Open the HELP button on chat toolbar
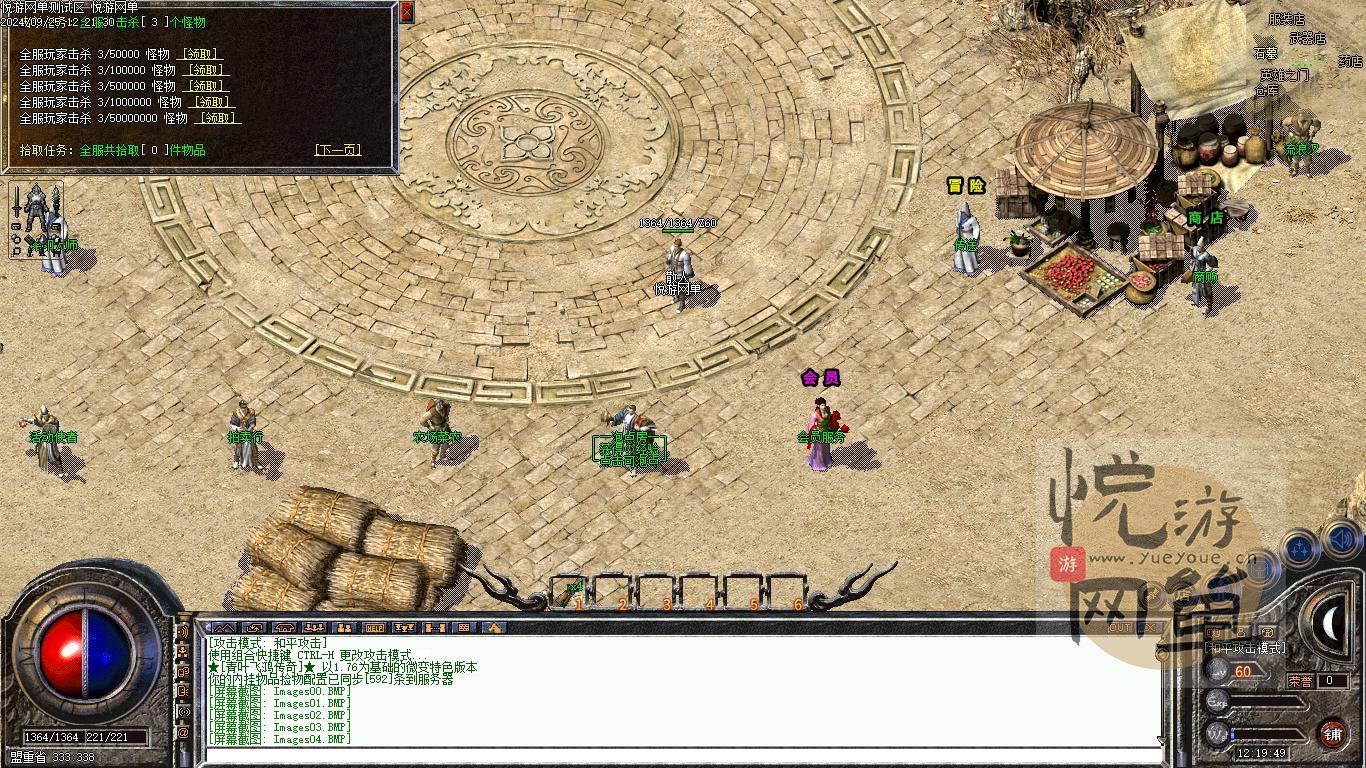Viewport: 1366px width, 768px height. click(374, 628)
